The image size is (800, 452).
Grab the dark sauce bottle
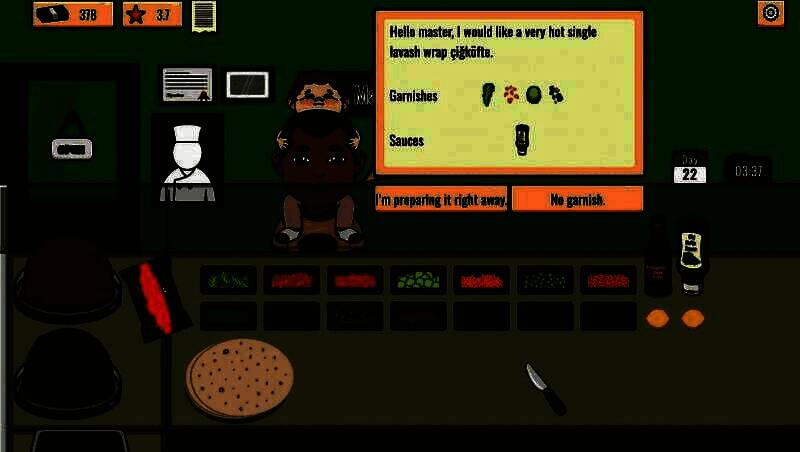point(657,262)
